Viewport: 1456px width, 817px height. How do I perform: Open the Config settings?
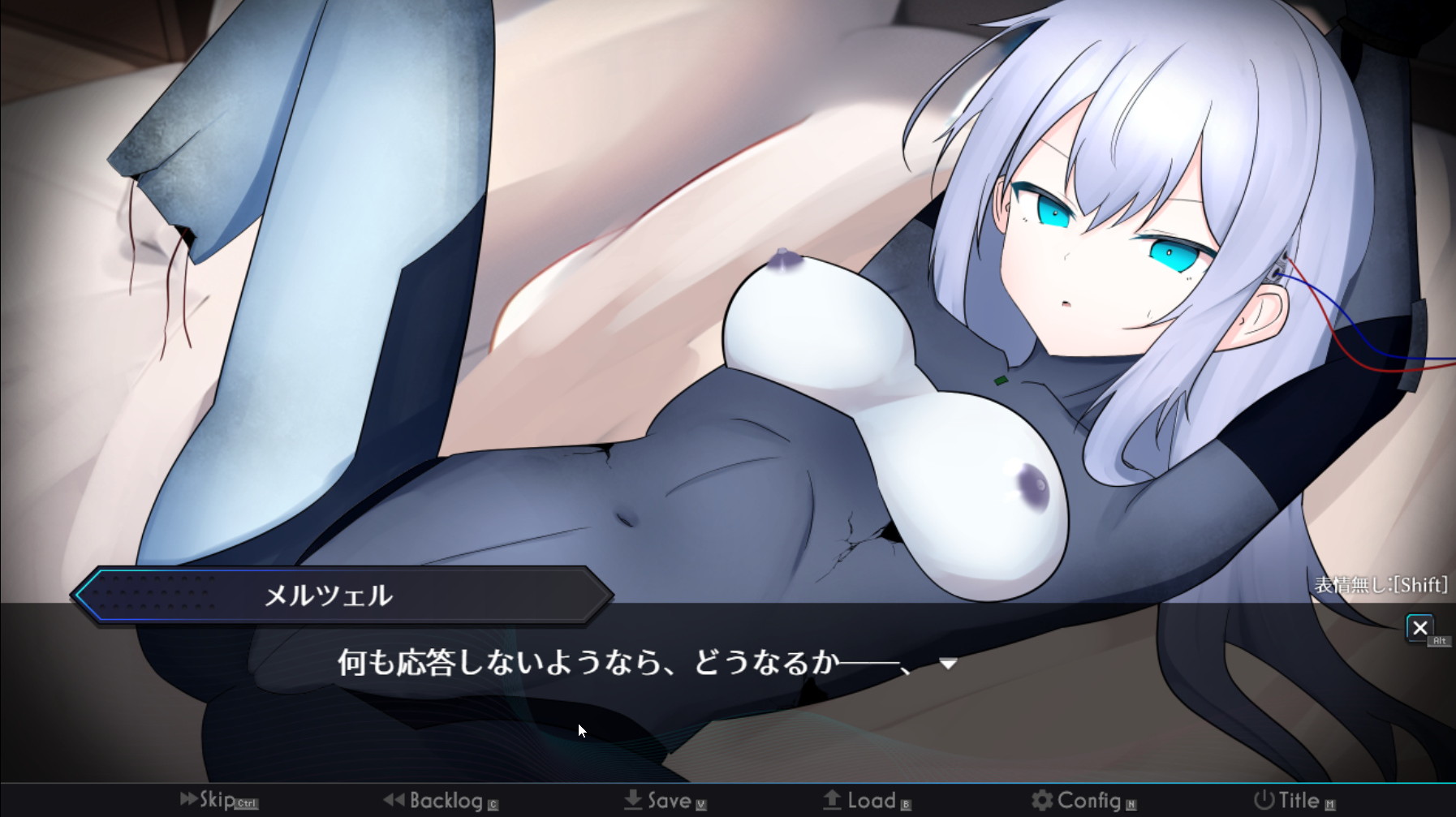click(x=1082, y=801)
